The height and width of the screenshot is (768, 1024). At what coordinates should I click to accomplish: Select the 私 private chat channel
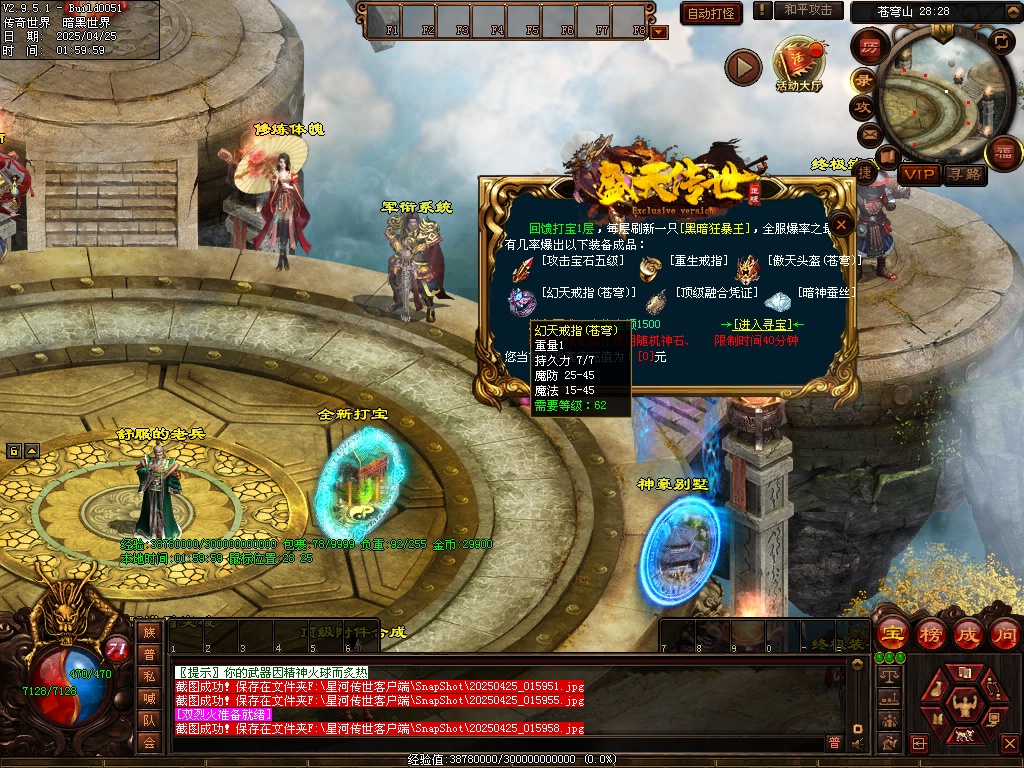pyautogui.click(x=149, y=676)
